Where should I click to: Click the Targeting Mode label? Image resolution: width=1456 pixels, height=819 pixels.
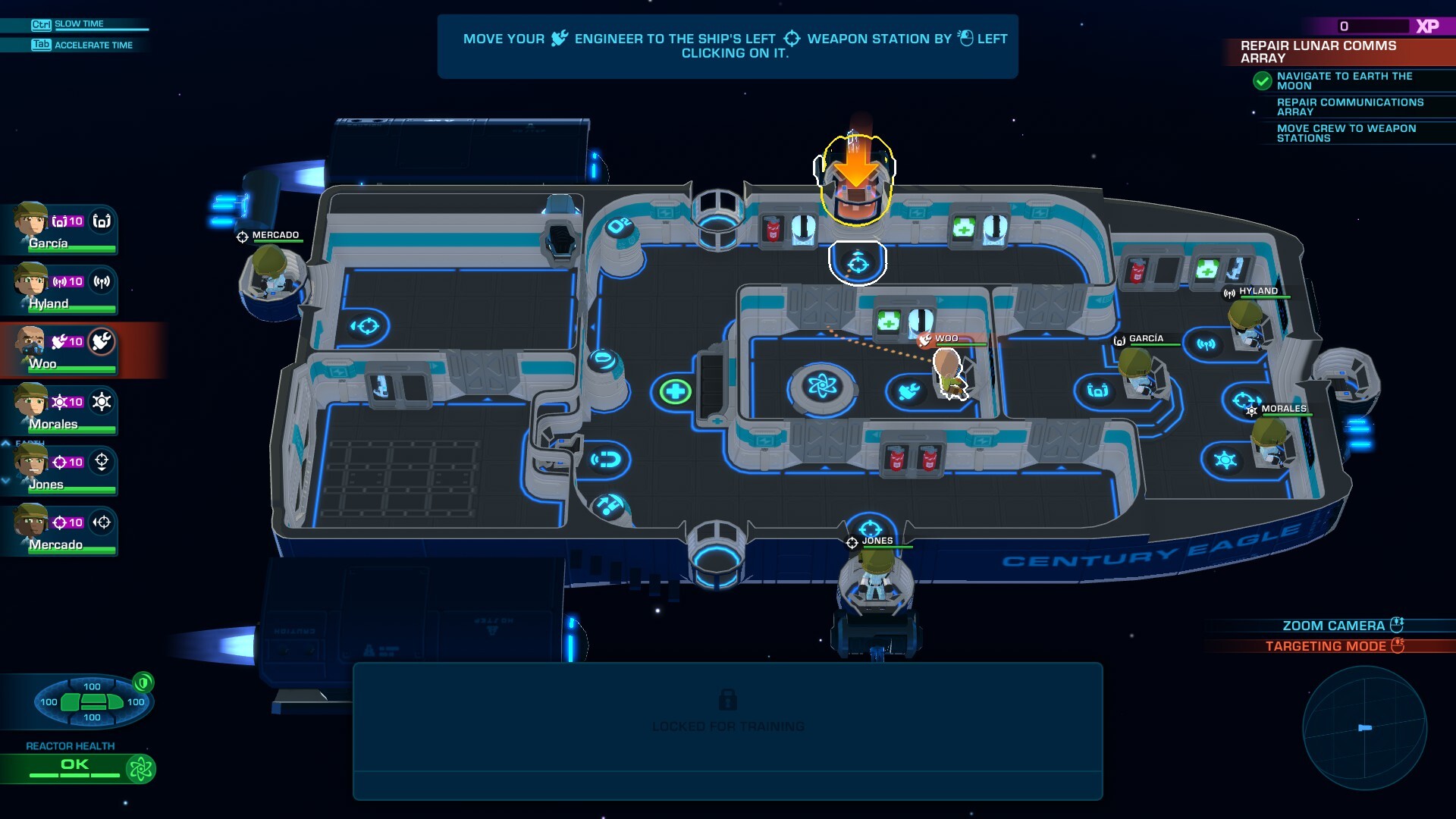[1325, 646]
